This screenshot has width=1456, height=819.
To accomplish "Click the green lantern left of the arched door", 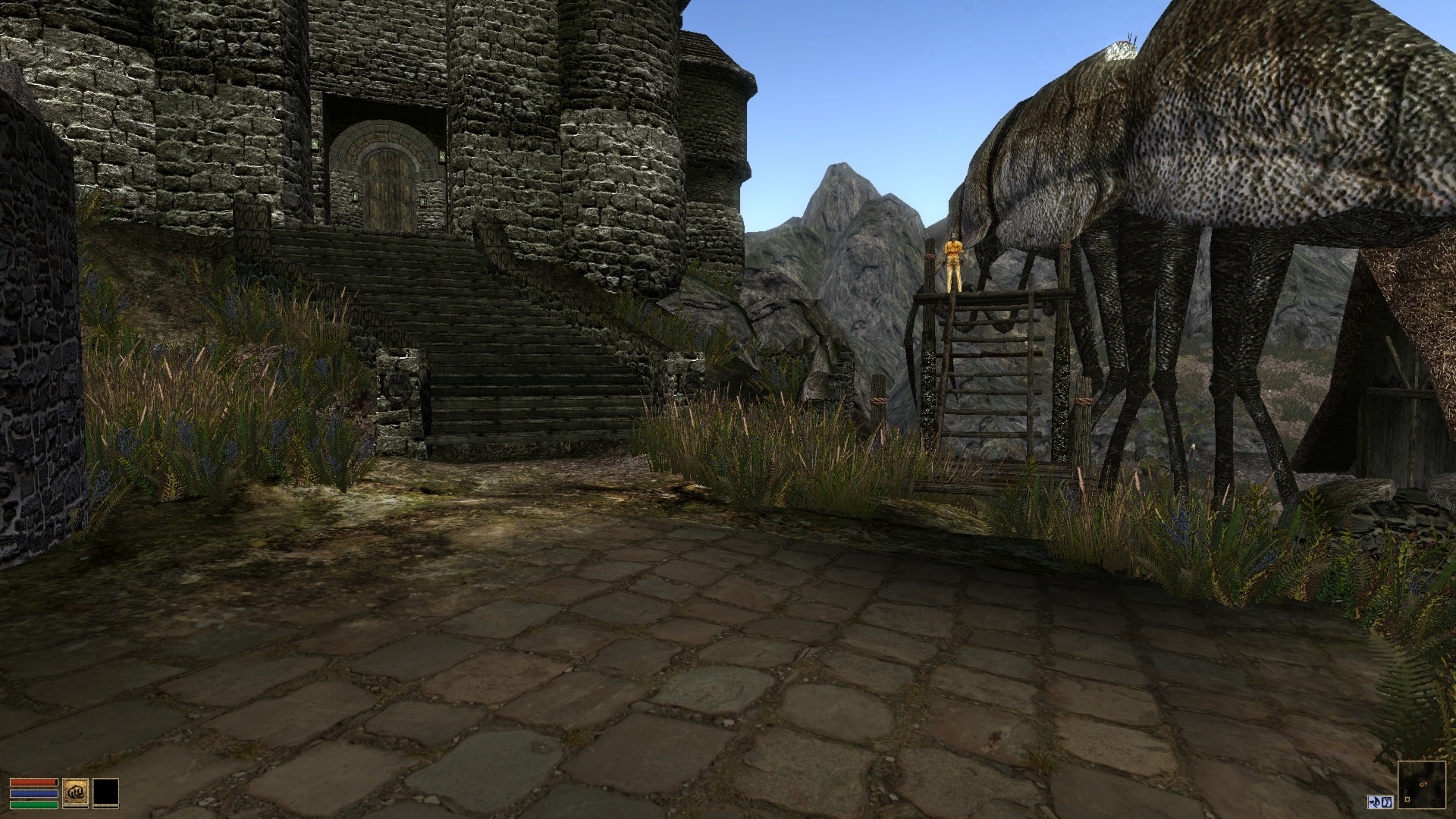I will [x=355, y=195].
